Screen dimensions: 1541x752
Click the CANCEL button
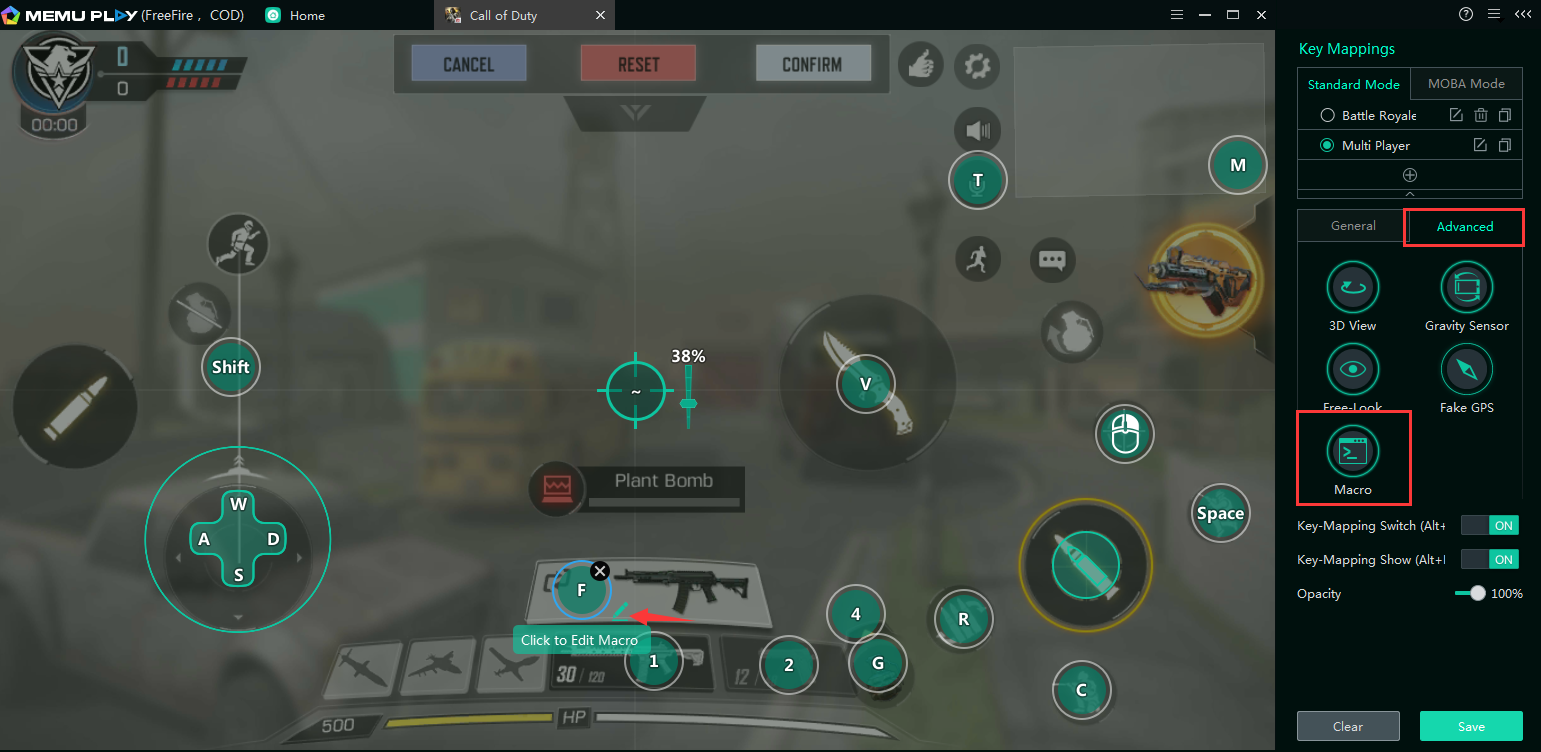pos(469,64)
